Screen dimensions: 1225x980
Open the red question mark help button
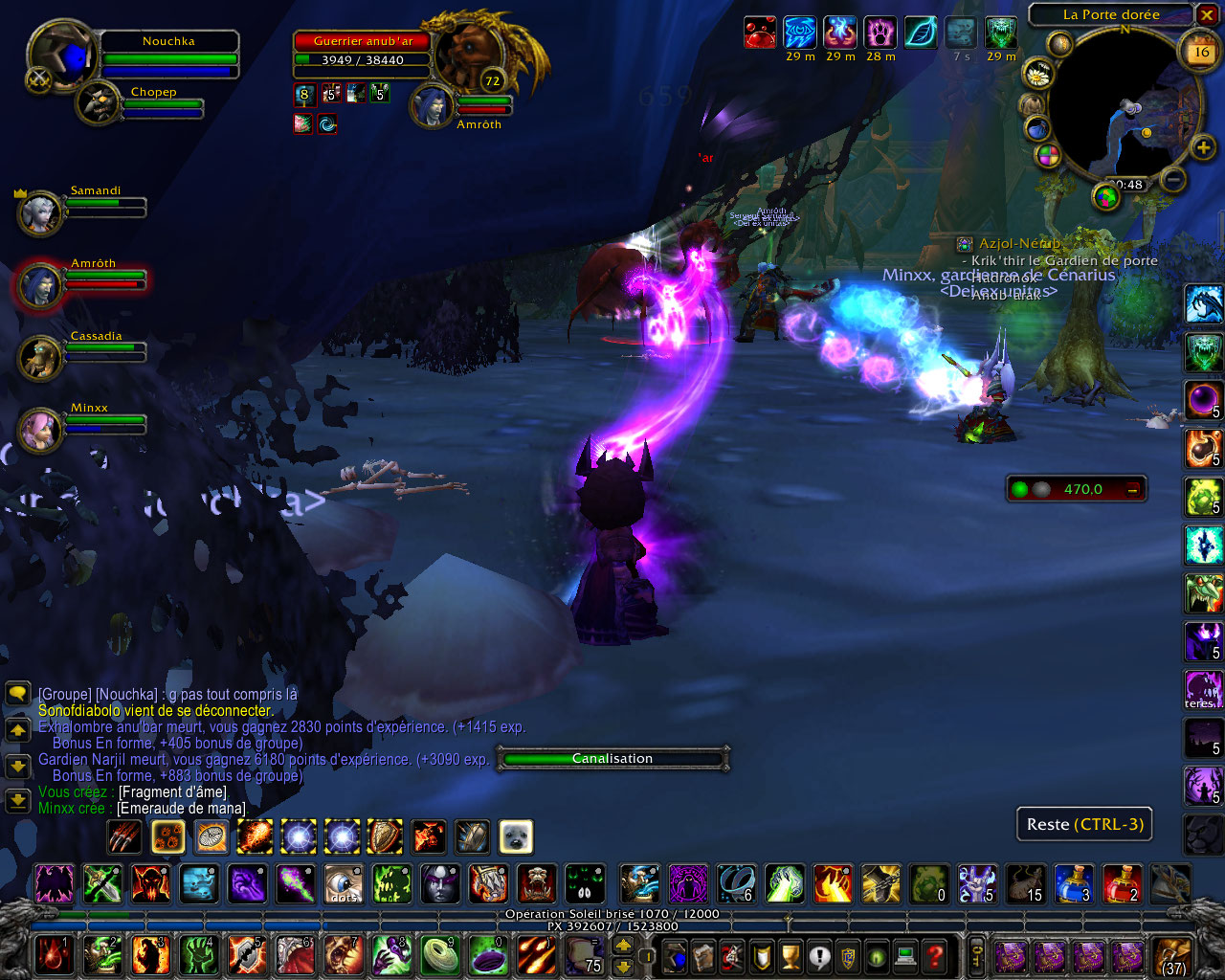coord(935,956)
